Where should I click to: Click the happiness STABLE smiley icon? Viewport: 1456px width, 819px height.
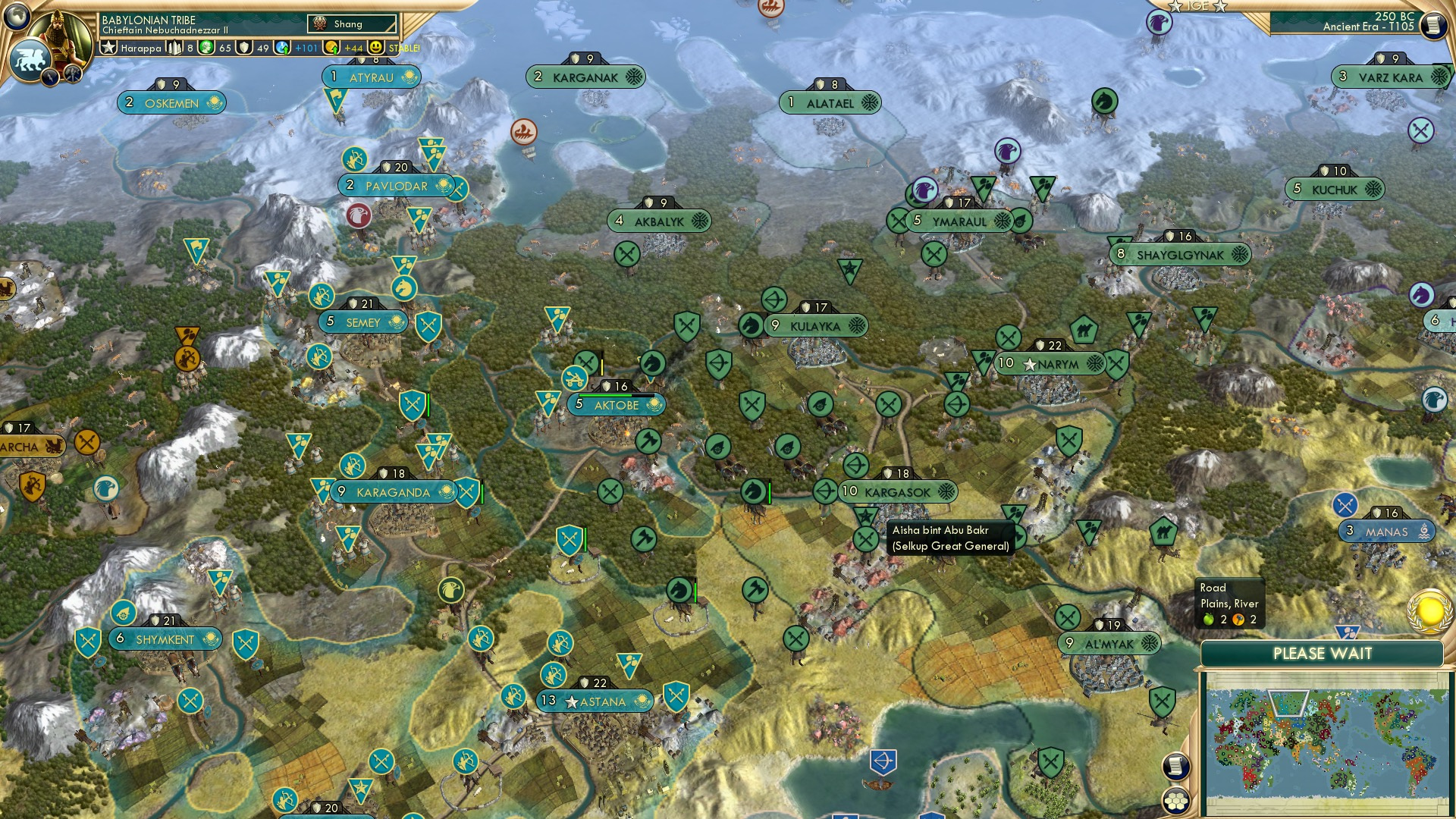point(378,47)
